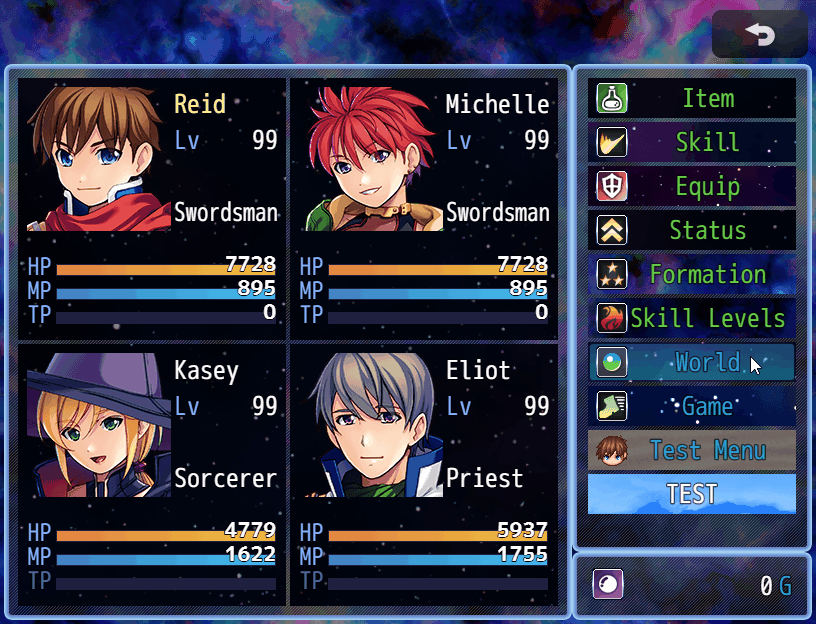
Task: View the Status screen
Action: [692, 231]
